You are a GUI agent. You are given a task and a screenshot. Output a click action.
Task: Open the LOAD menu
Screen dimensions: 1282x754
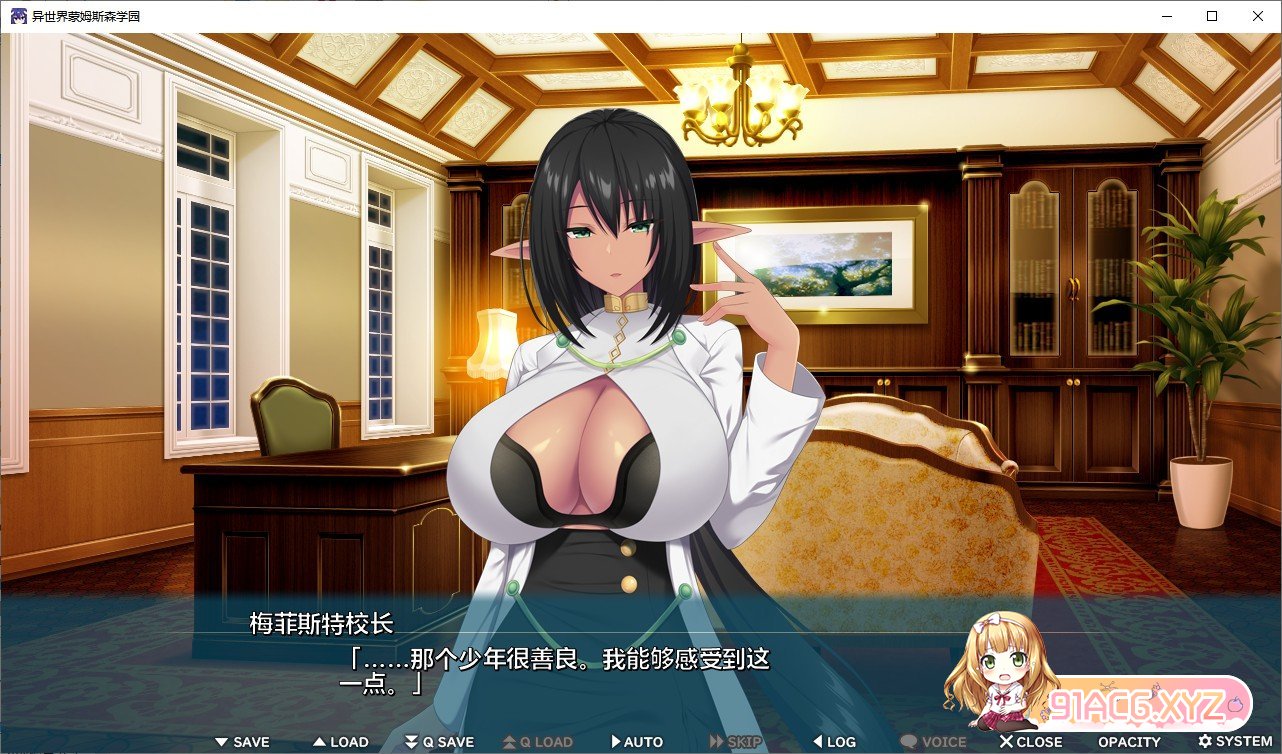click(x=341, y=742)
